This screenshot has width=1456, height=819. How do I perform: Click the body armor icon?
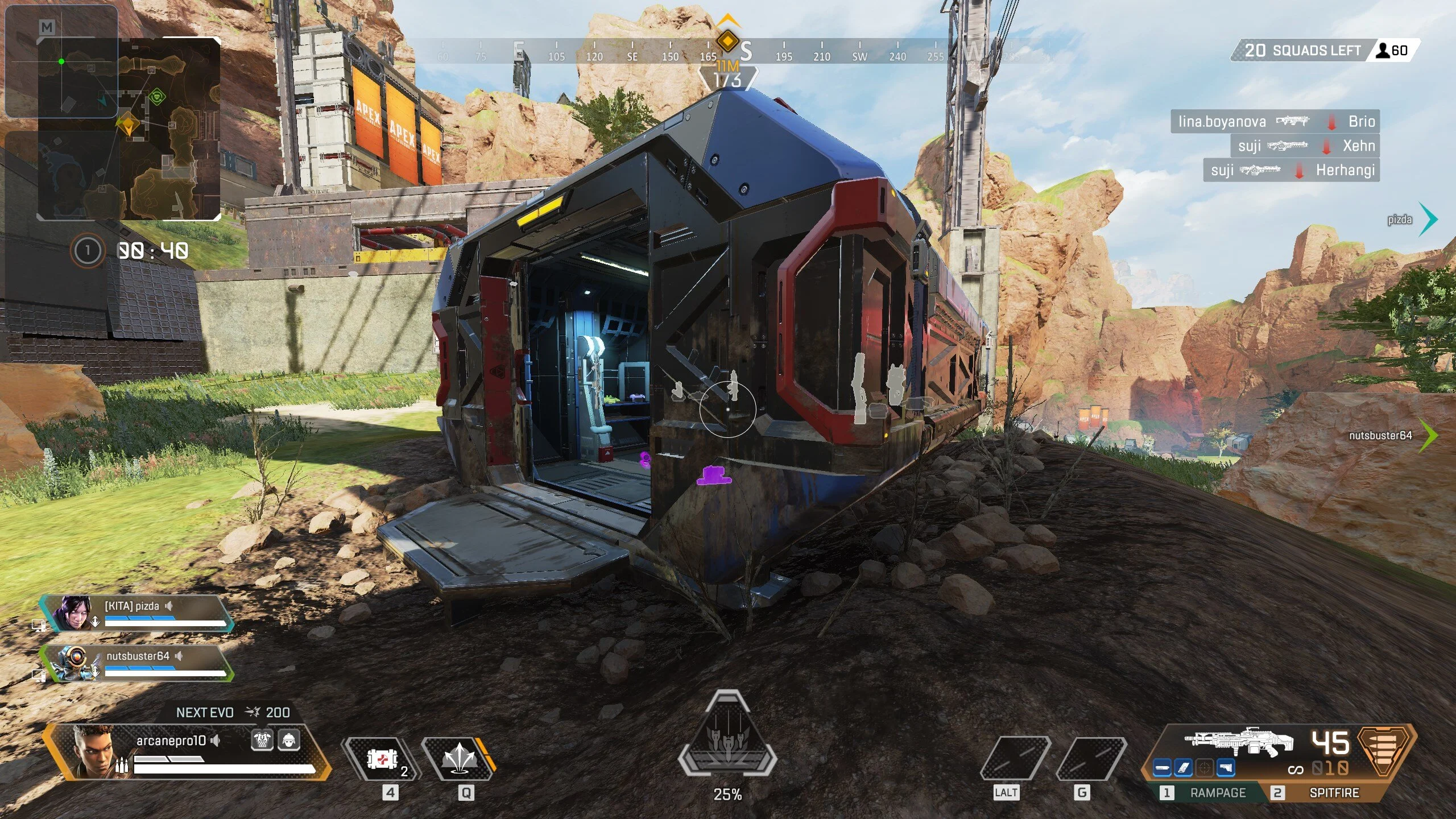[262, 740]
